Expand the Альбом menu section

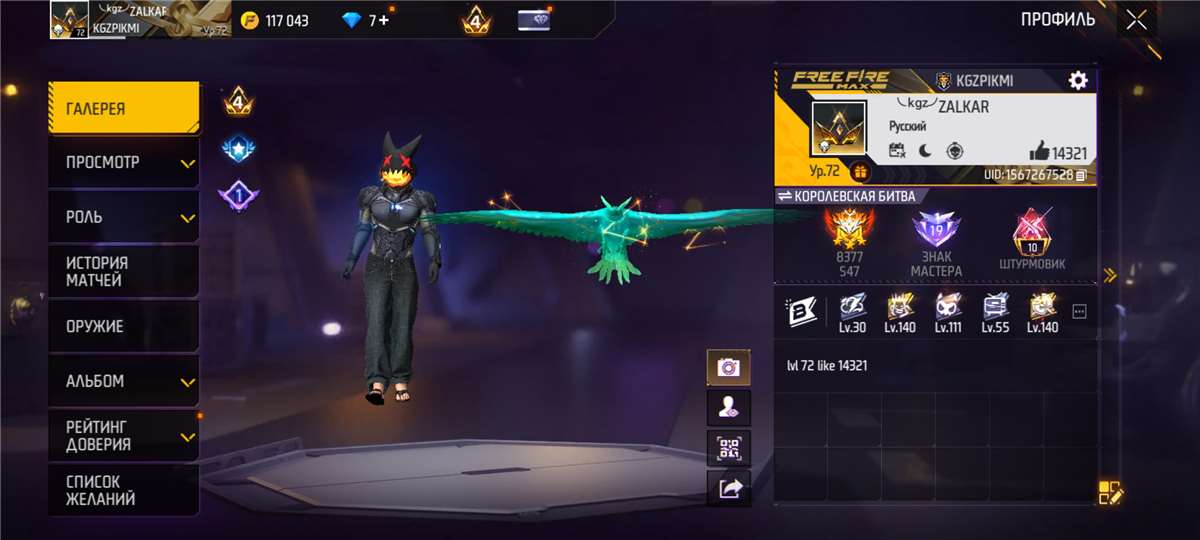pos(124,381)
